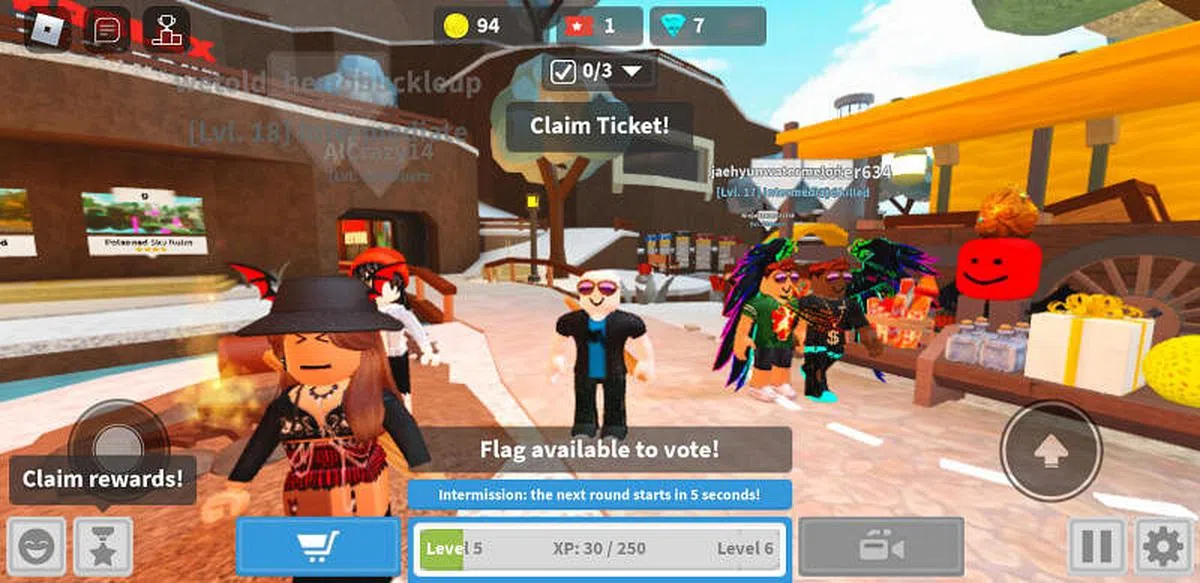Activate the spectate camera button
The height and width of the screenshot is (583, 1200).
point(881,547)
